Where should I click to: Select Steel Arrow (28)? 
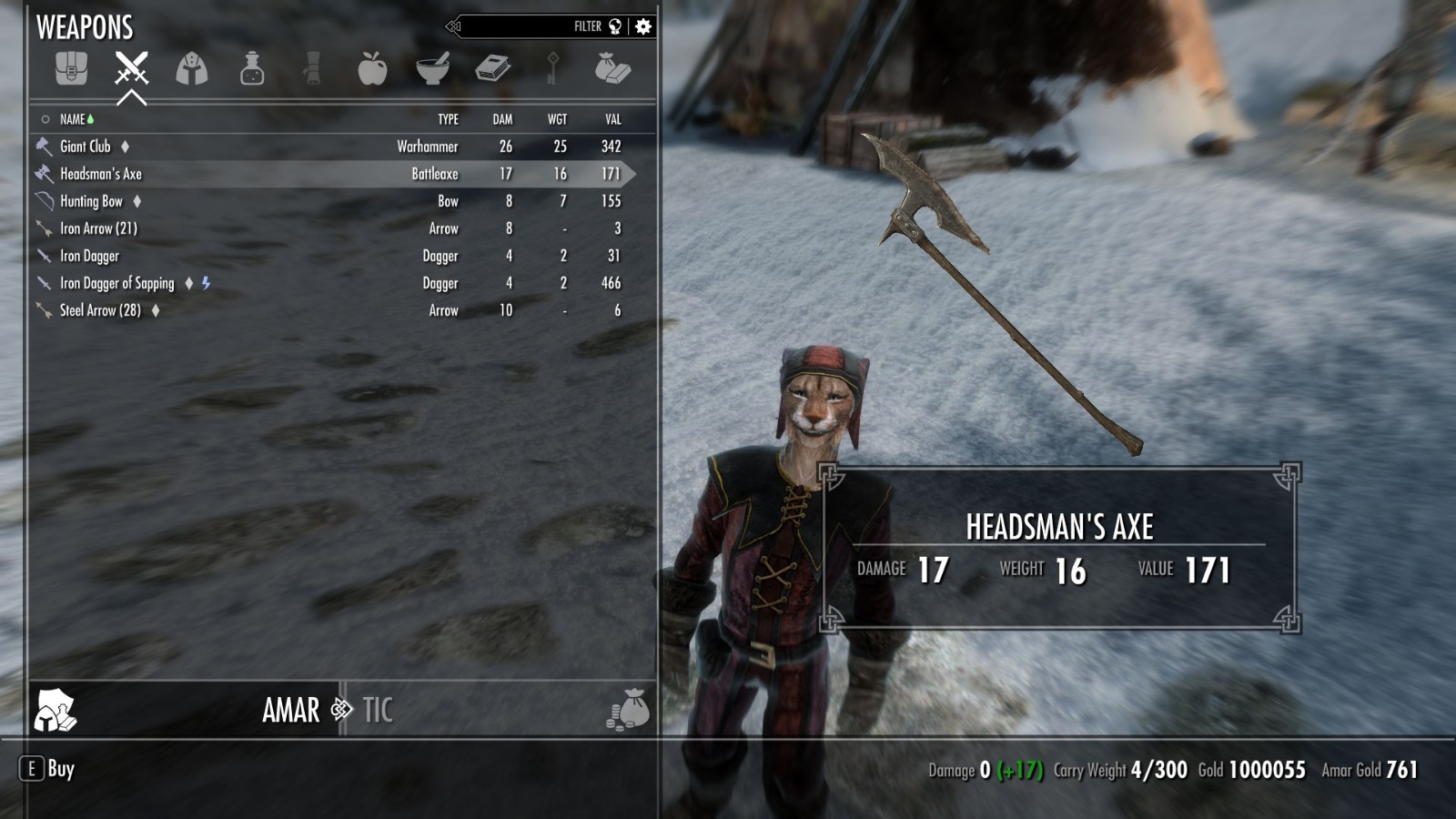[x=100, y=310]
